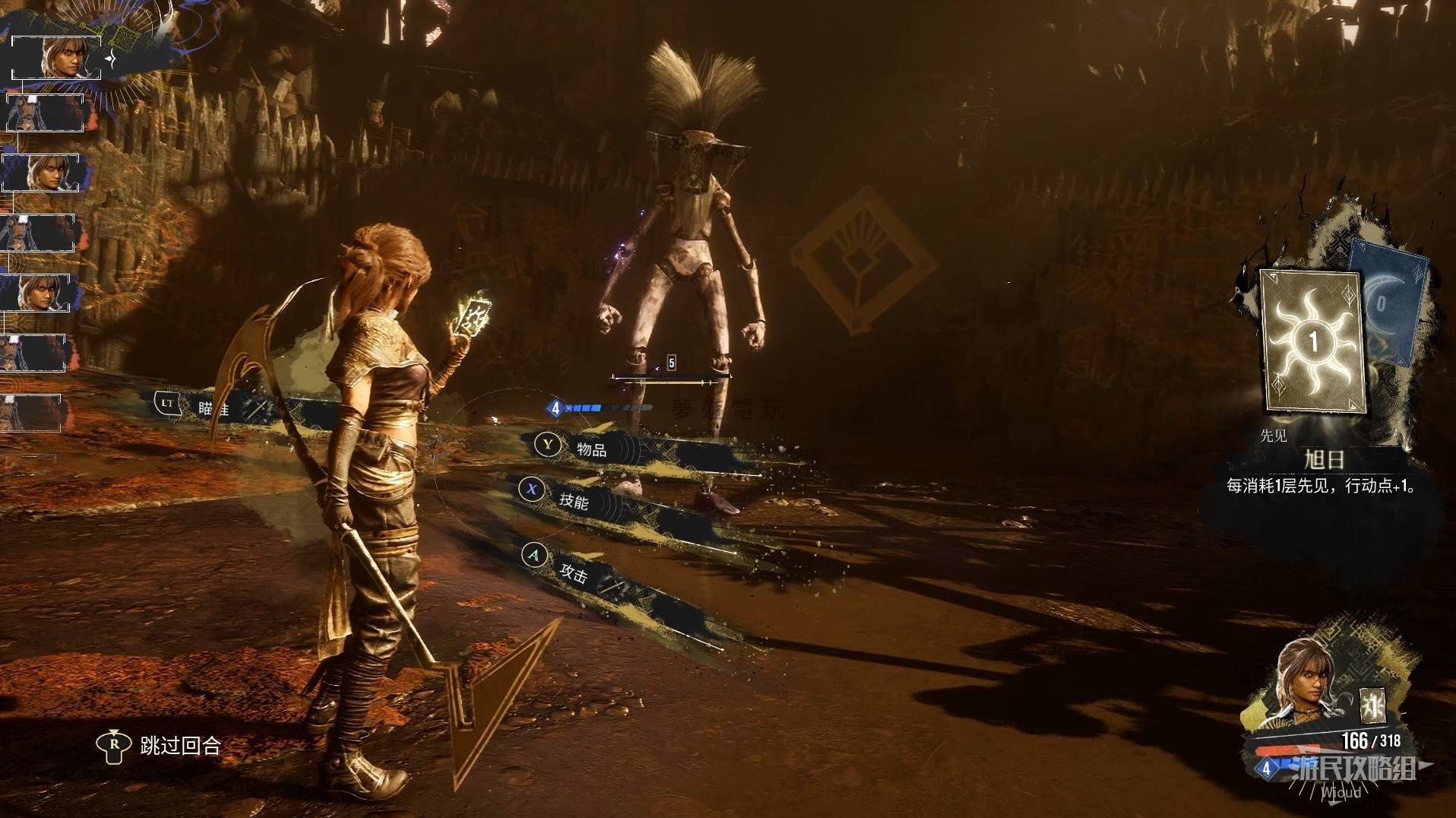Choose the 物品 (Items) command
The height and width of the screenshot is (818, 1456).
590,449
